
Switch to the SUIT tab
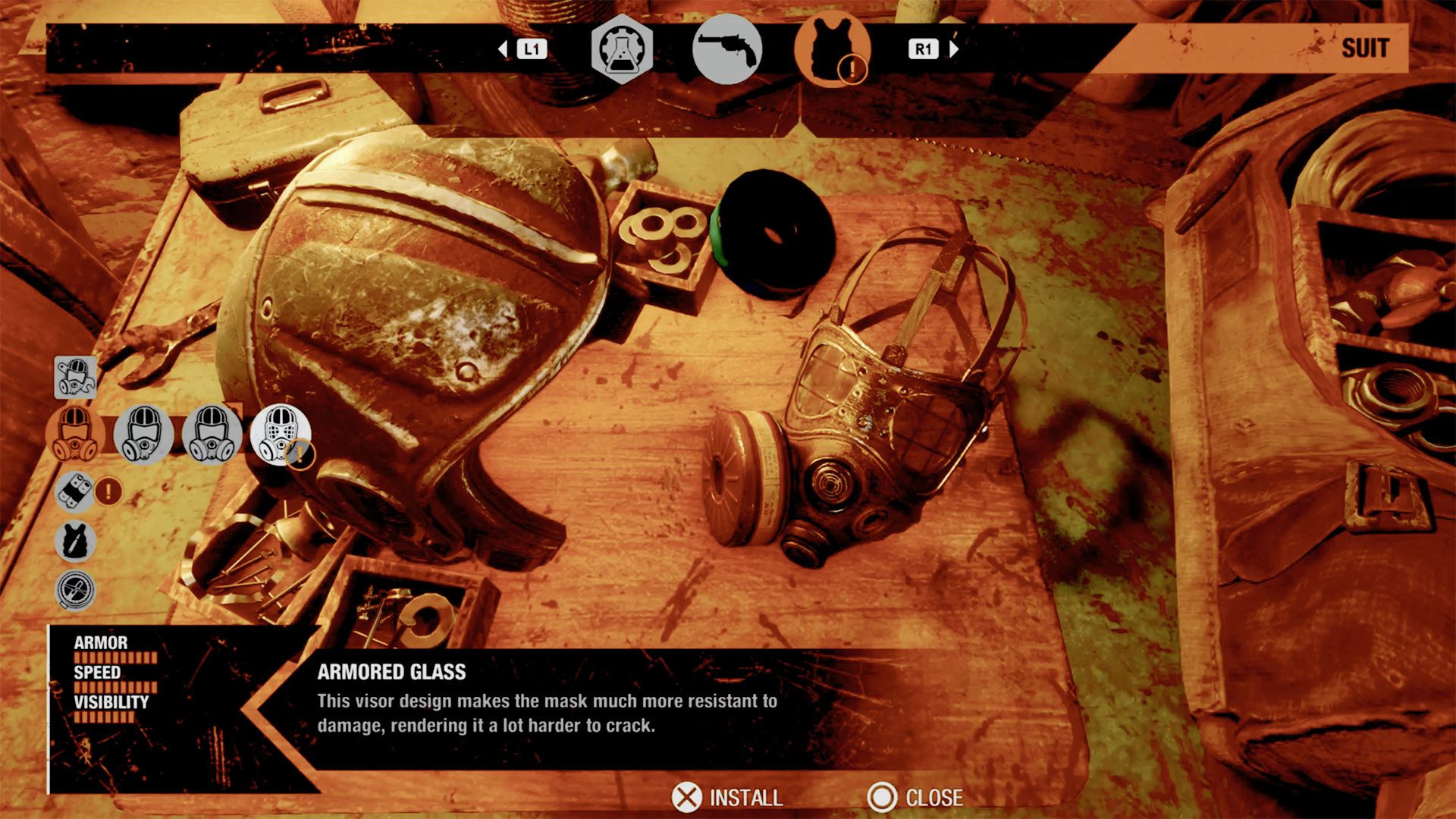1364,48
